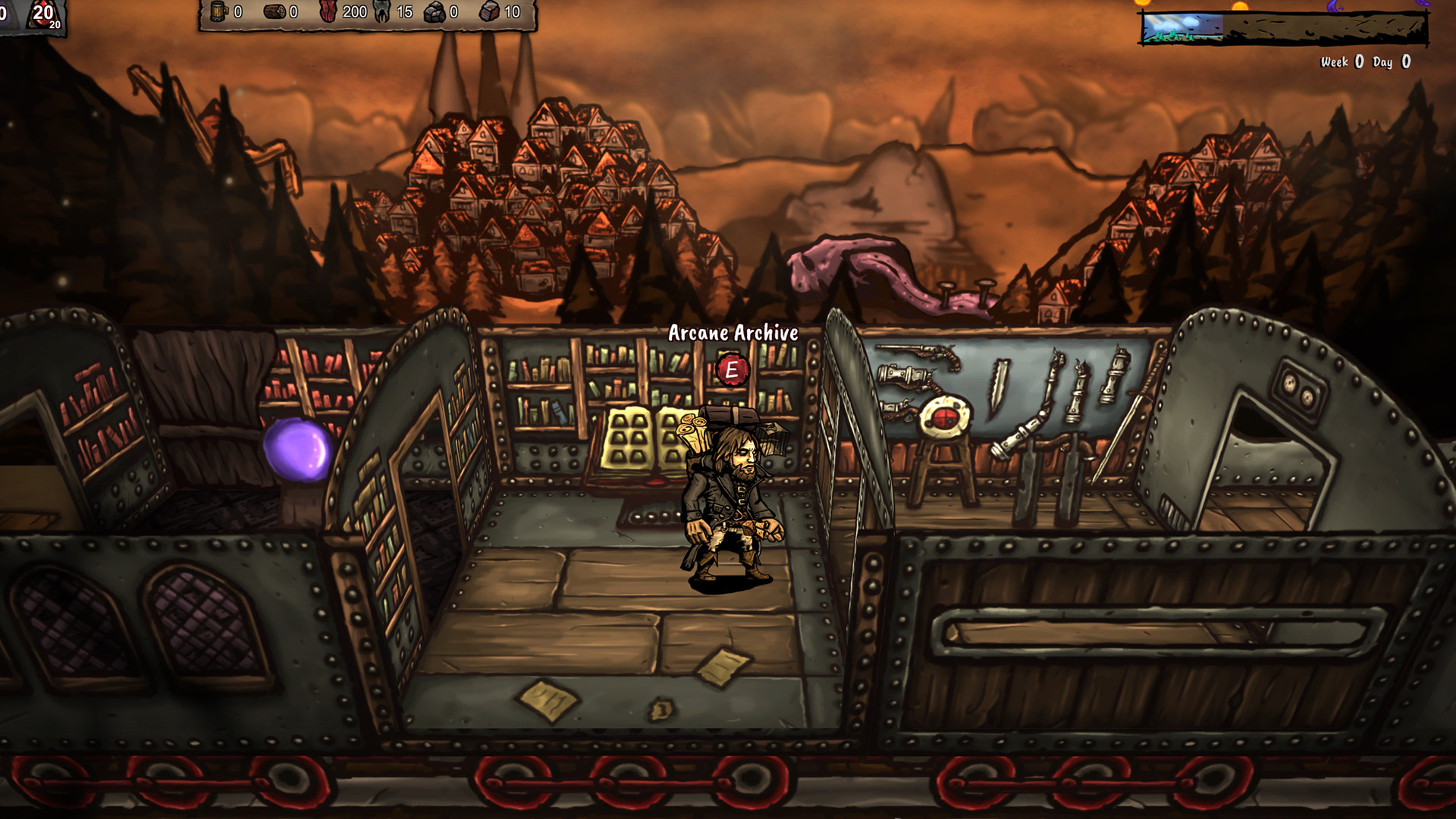Click the beer mug resource icon
Screen dimensions: 1456x819
pyautogui.click(x=218, y=12)
